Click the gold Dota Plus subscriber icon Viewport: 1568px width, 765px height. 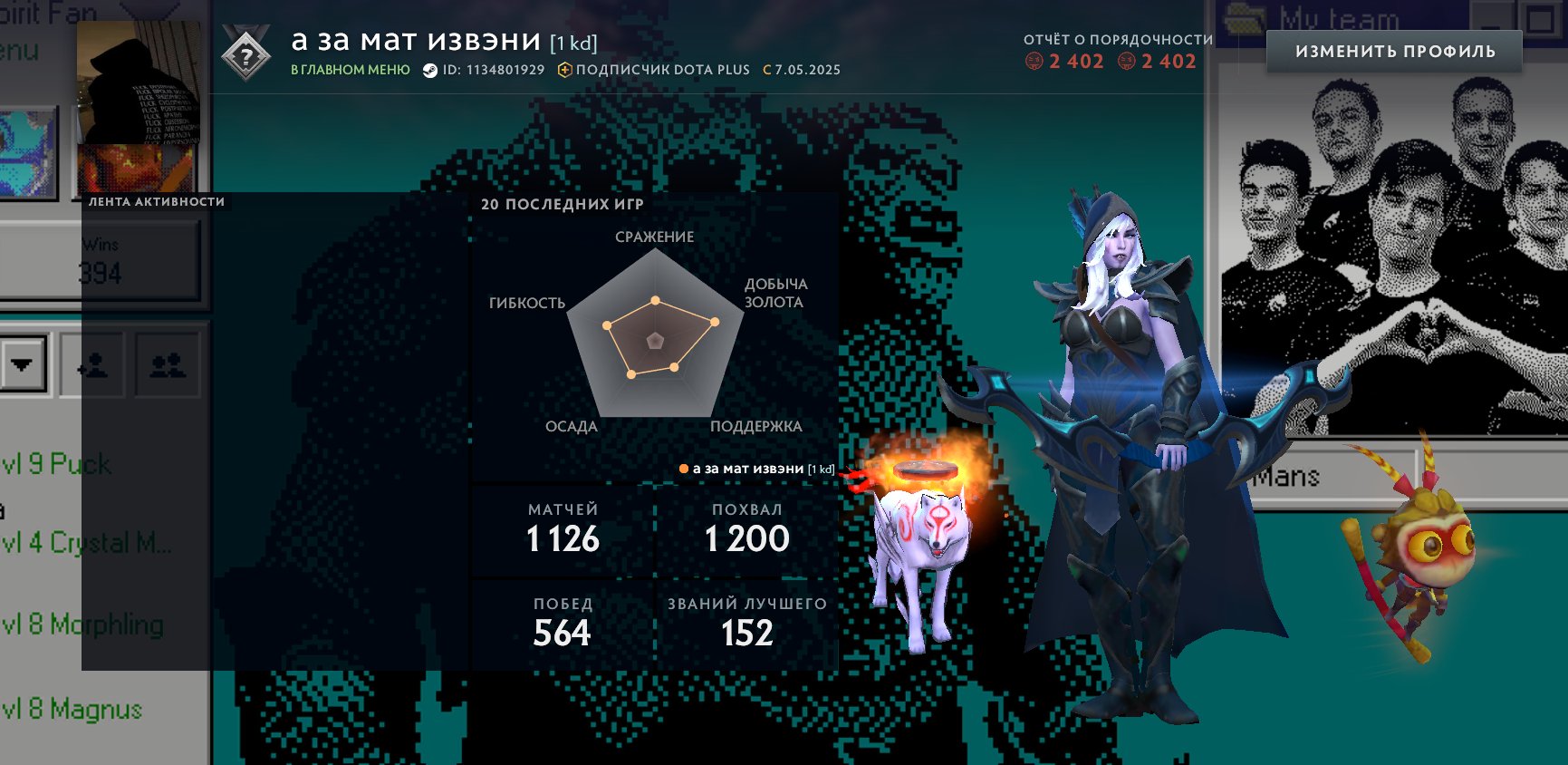563,69
